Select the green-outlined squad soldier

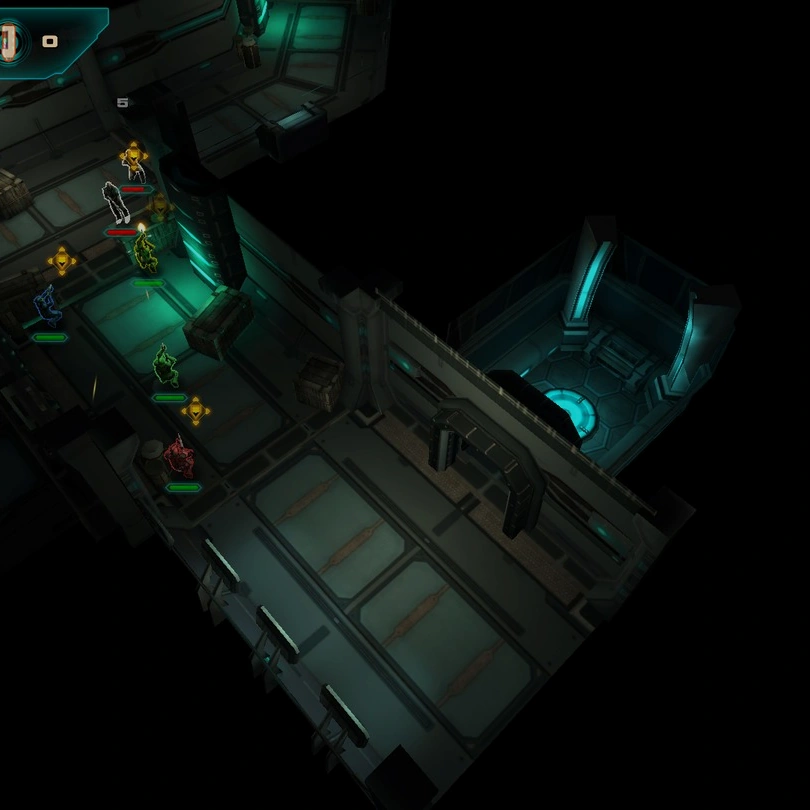coord(166,366)
